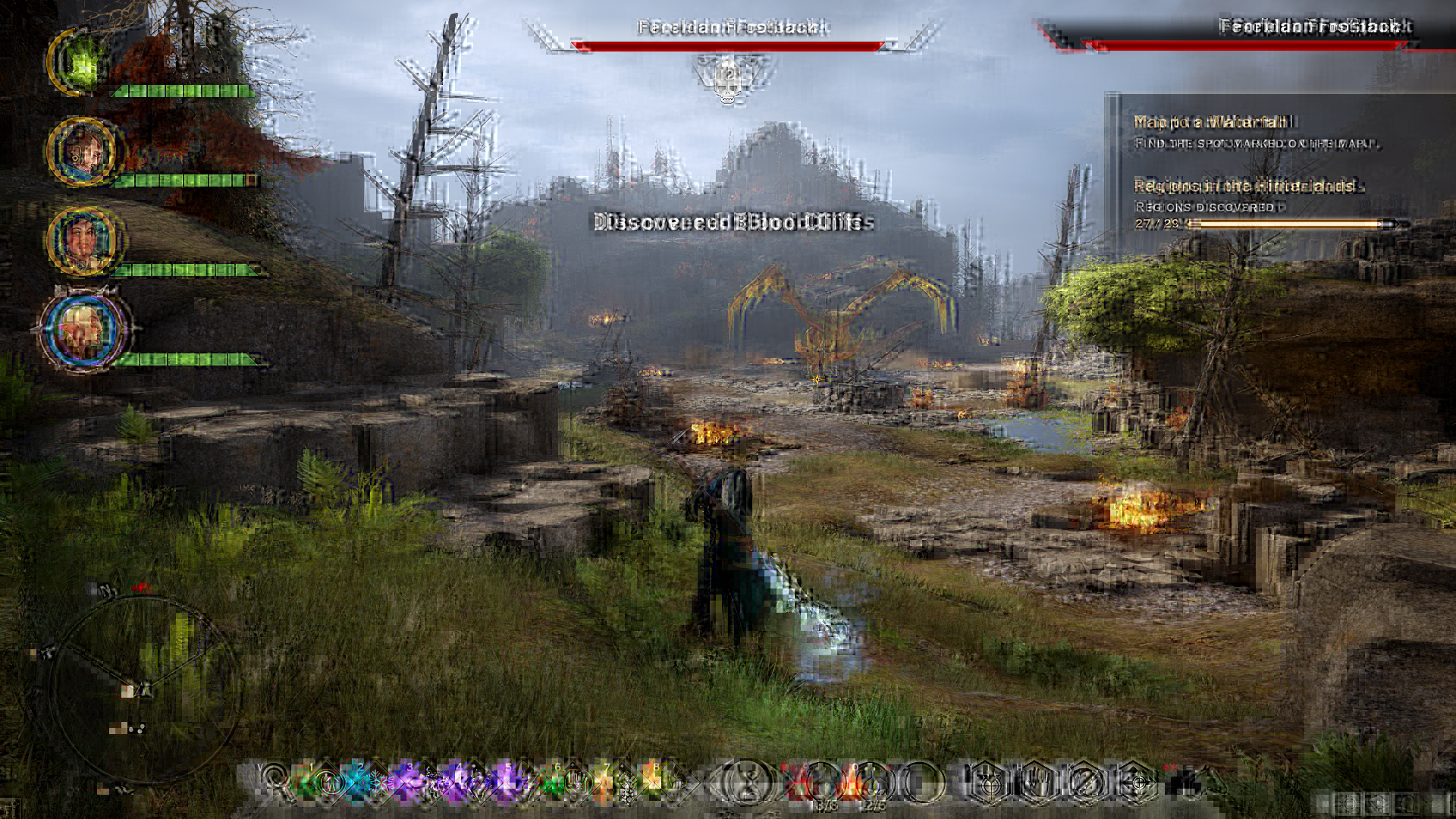This screenshot has height=819, width=1456.
Task: Cast the purple ability in slot 5
Action: click(x=504, y=781)
